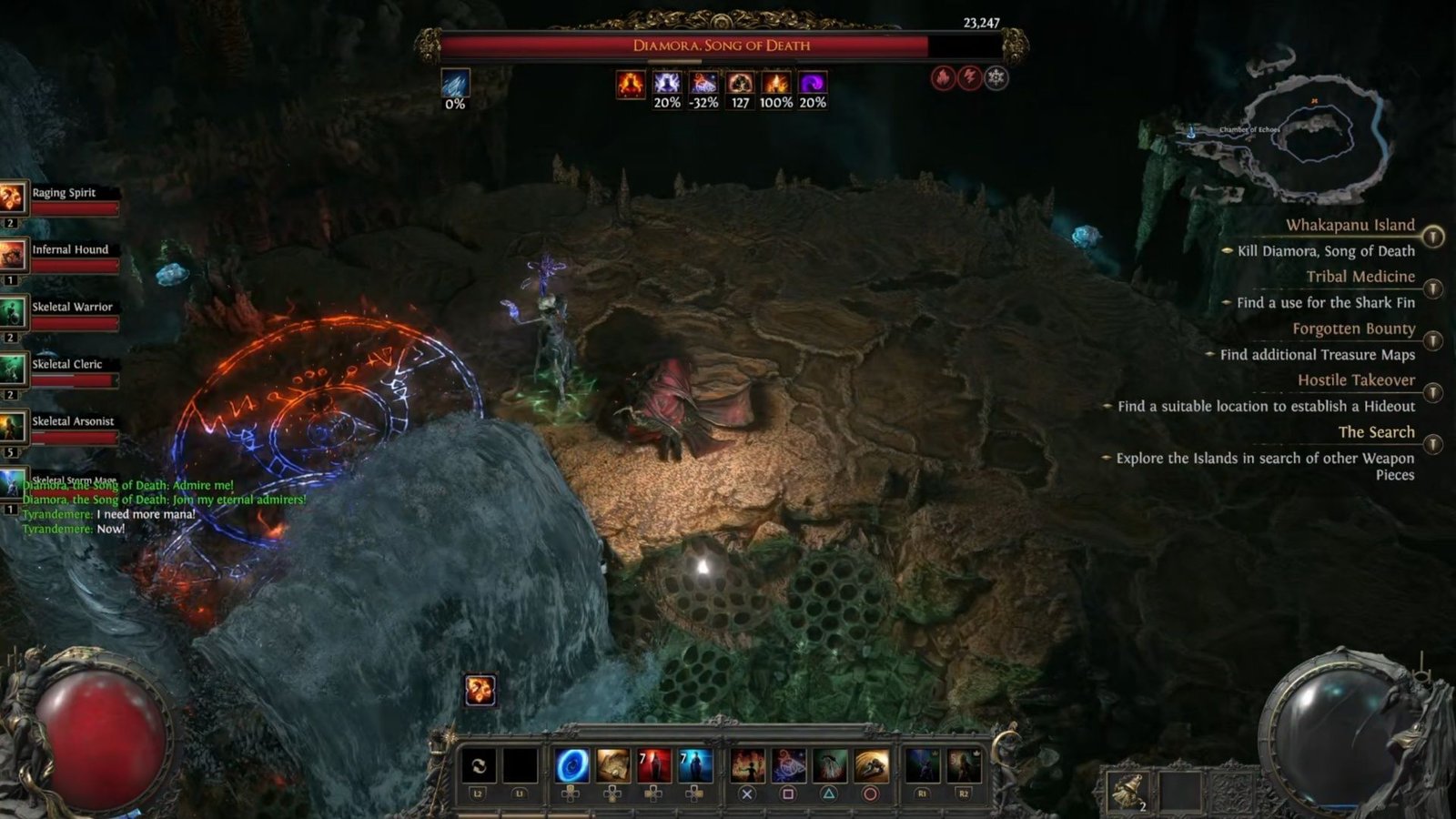Open the Hostile Takeover quest
The image size is (1456, 819).
[x=1356, y=380]
